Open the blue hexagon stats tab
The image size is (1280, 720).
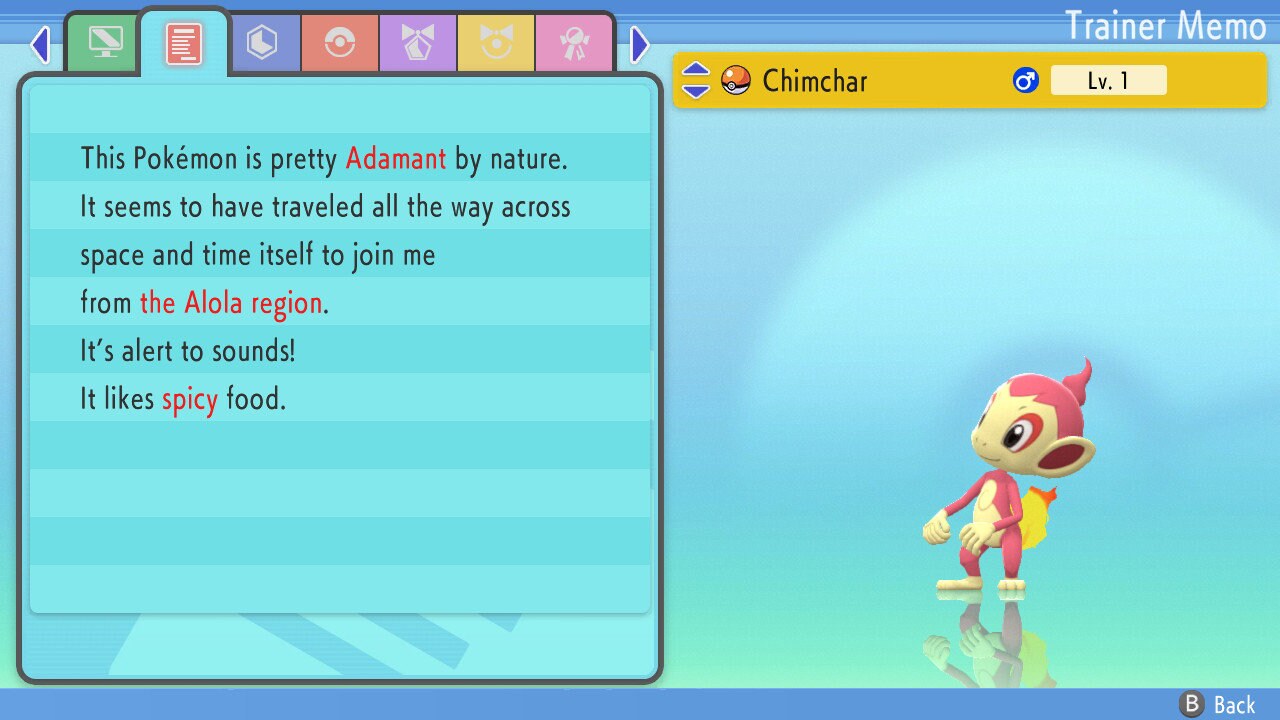click(262, 43)
